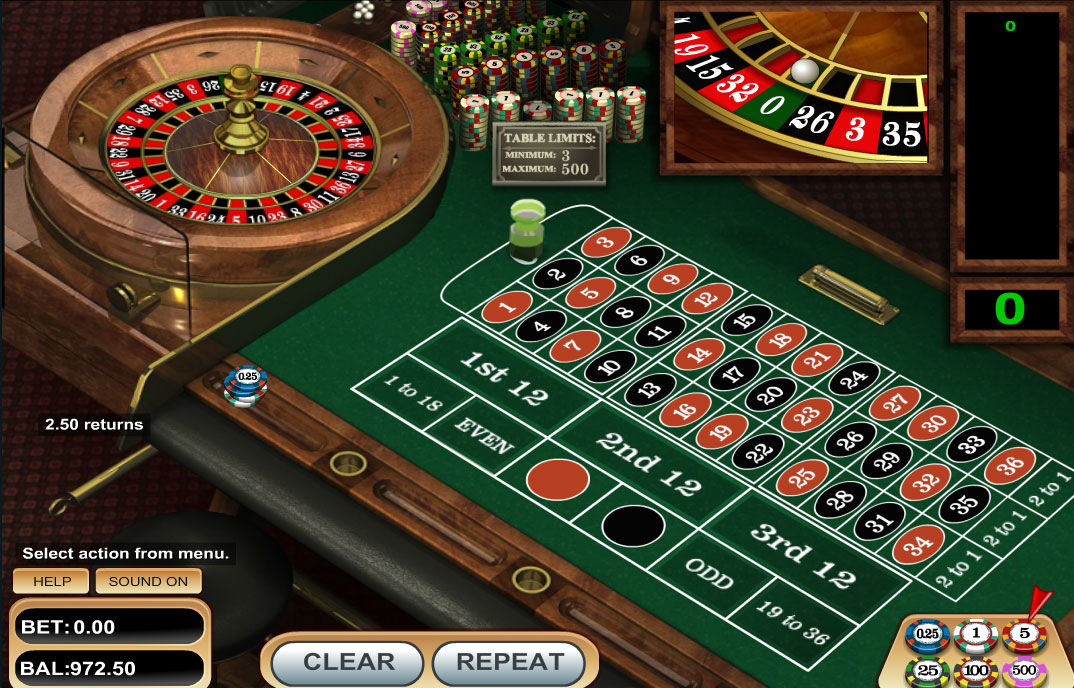Repeat the previous bet
Image resolution: width=1074 pixels, height=688 pixels.
pyautogui.click(x=510, y=661)
